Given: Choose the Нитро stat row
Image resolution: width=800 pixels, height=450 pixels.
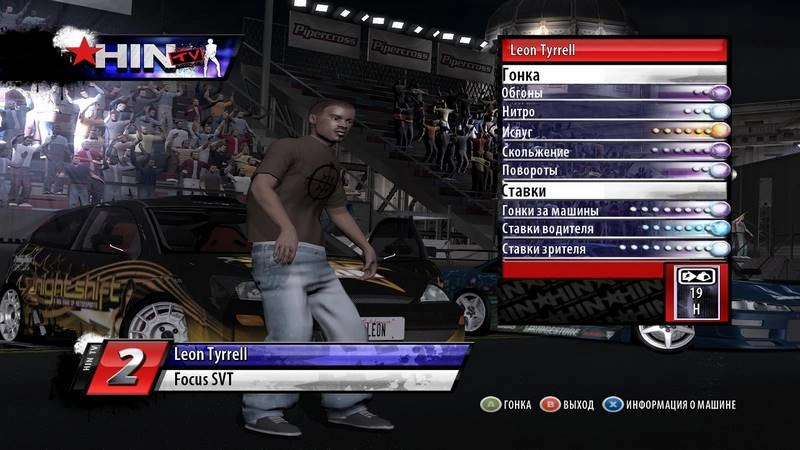Looking at the screenshot, I should (614, 112).
